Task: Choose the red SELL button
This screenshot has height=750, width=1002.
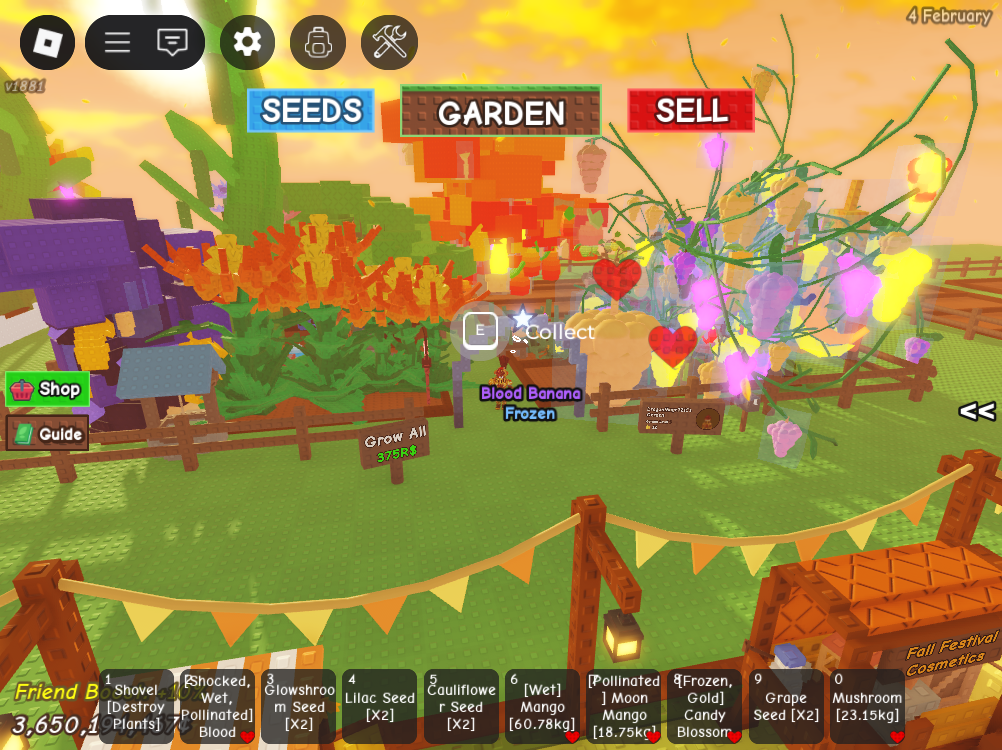Action: [x=691, y=110]
